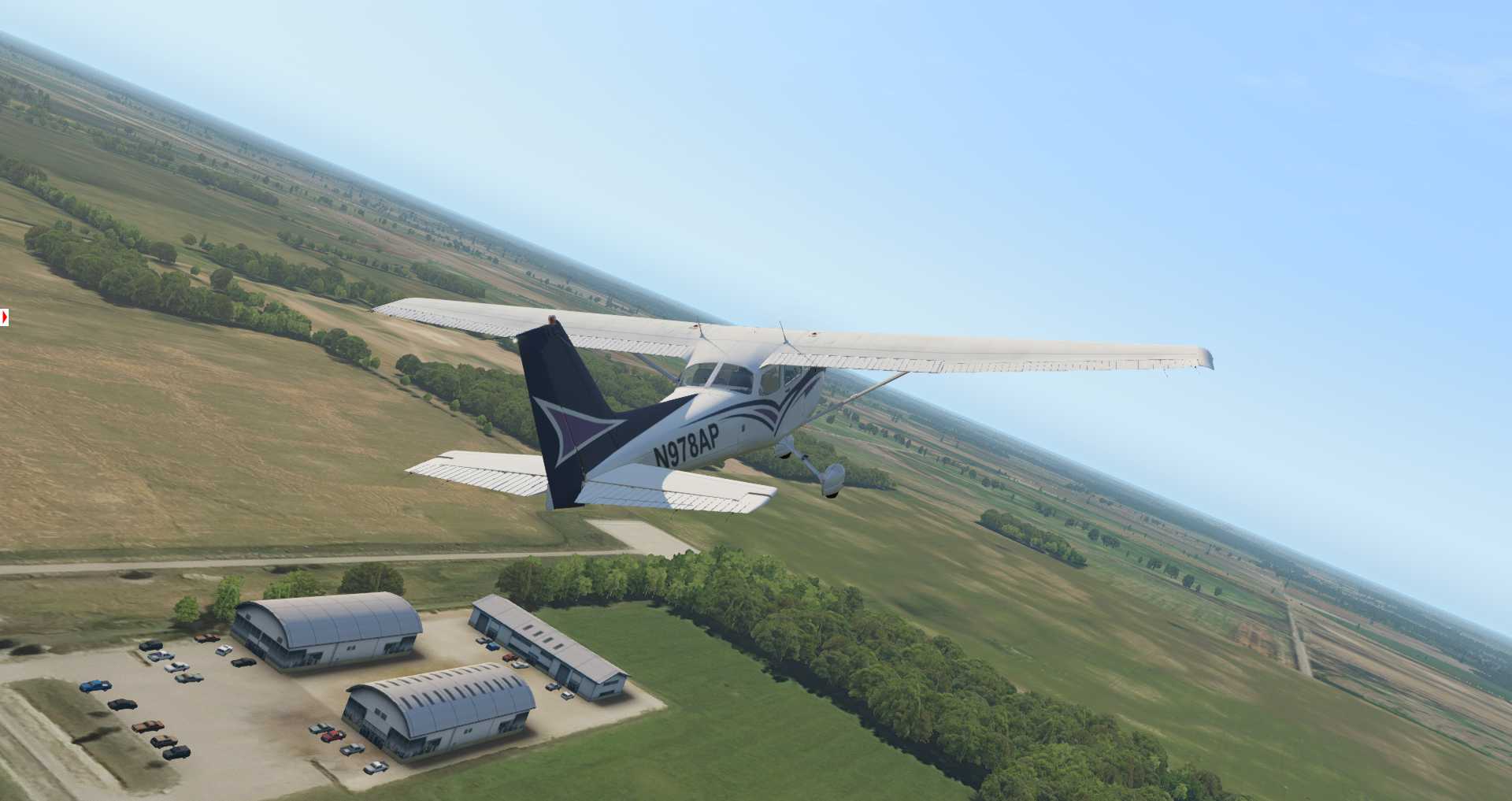Expand the red arrow side panel tab
Image resolution: width=1512 pixels, height=801 pixels.
point(5,317)
